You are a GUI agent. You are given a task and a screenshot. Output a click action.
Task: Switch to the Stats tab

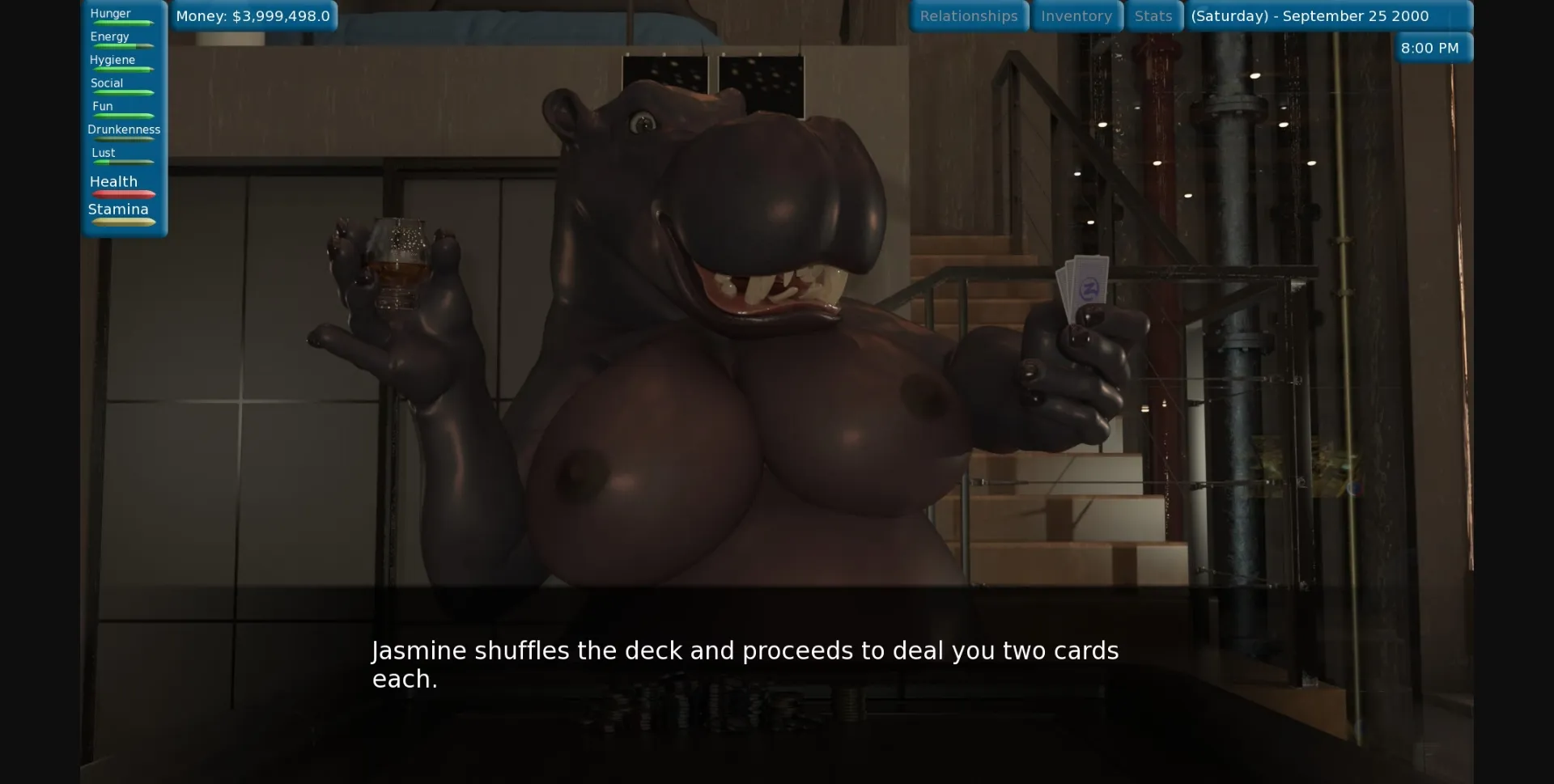(x=1153, y=15)
